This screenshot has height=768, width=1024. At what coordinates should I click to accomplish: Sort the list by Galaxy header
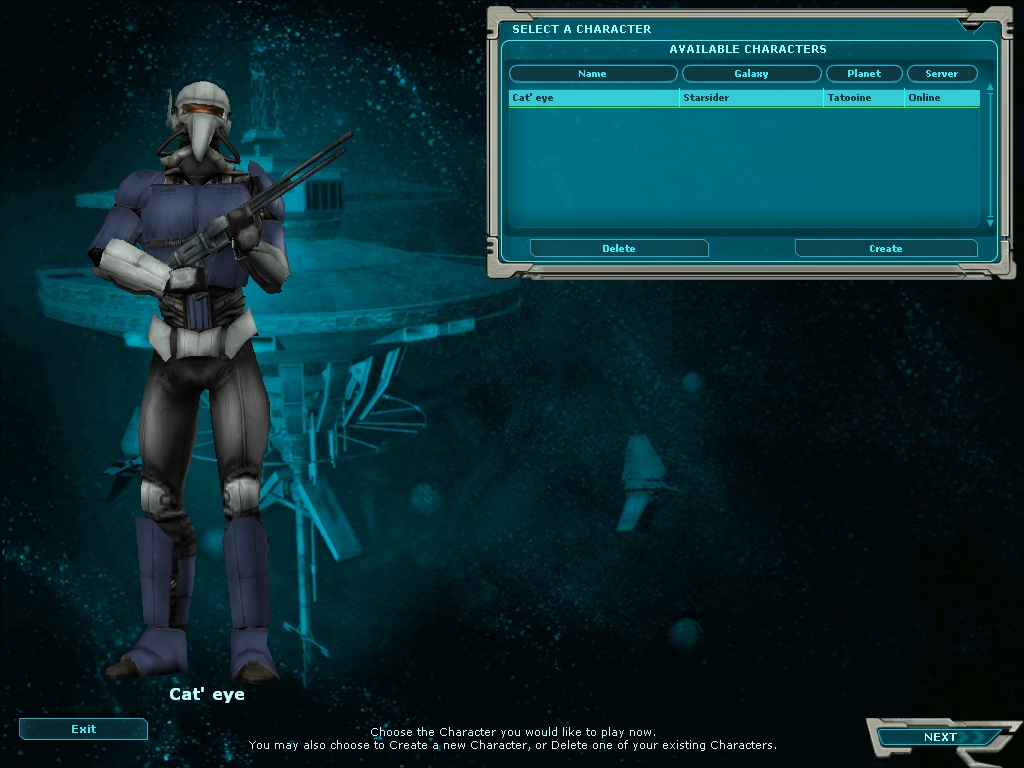tap(751, 74)
